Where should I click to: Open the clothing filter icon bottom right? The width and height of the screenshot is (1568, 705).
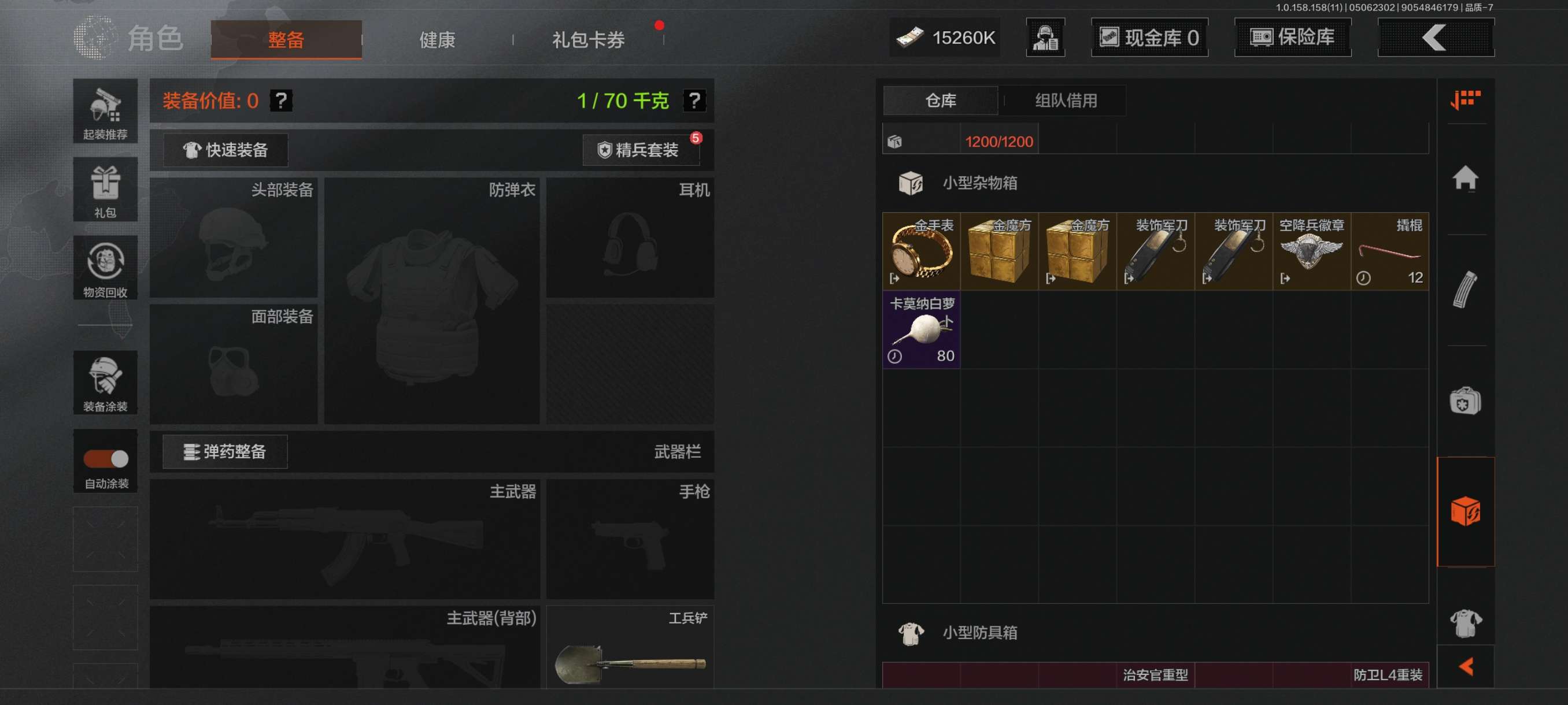coord(1467,623)
